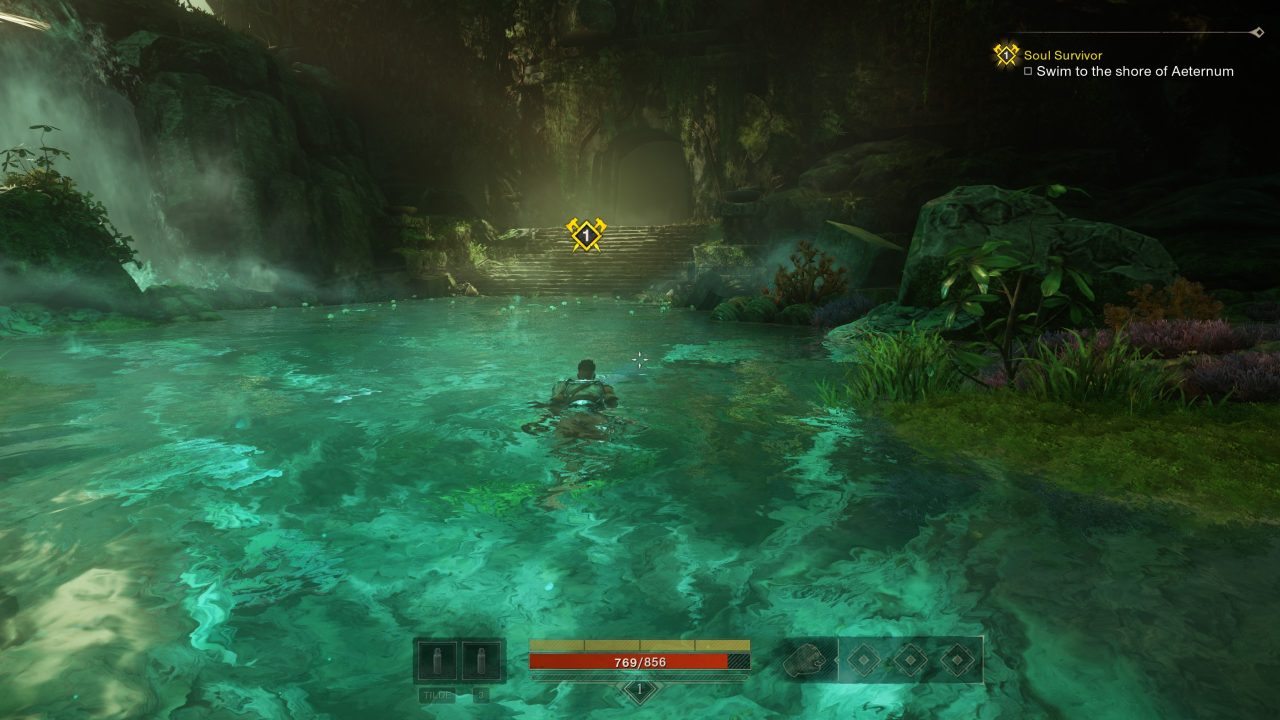
Task: Select the yellow quest waypoint marker
Action: [585, 234]
